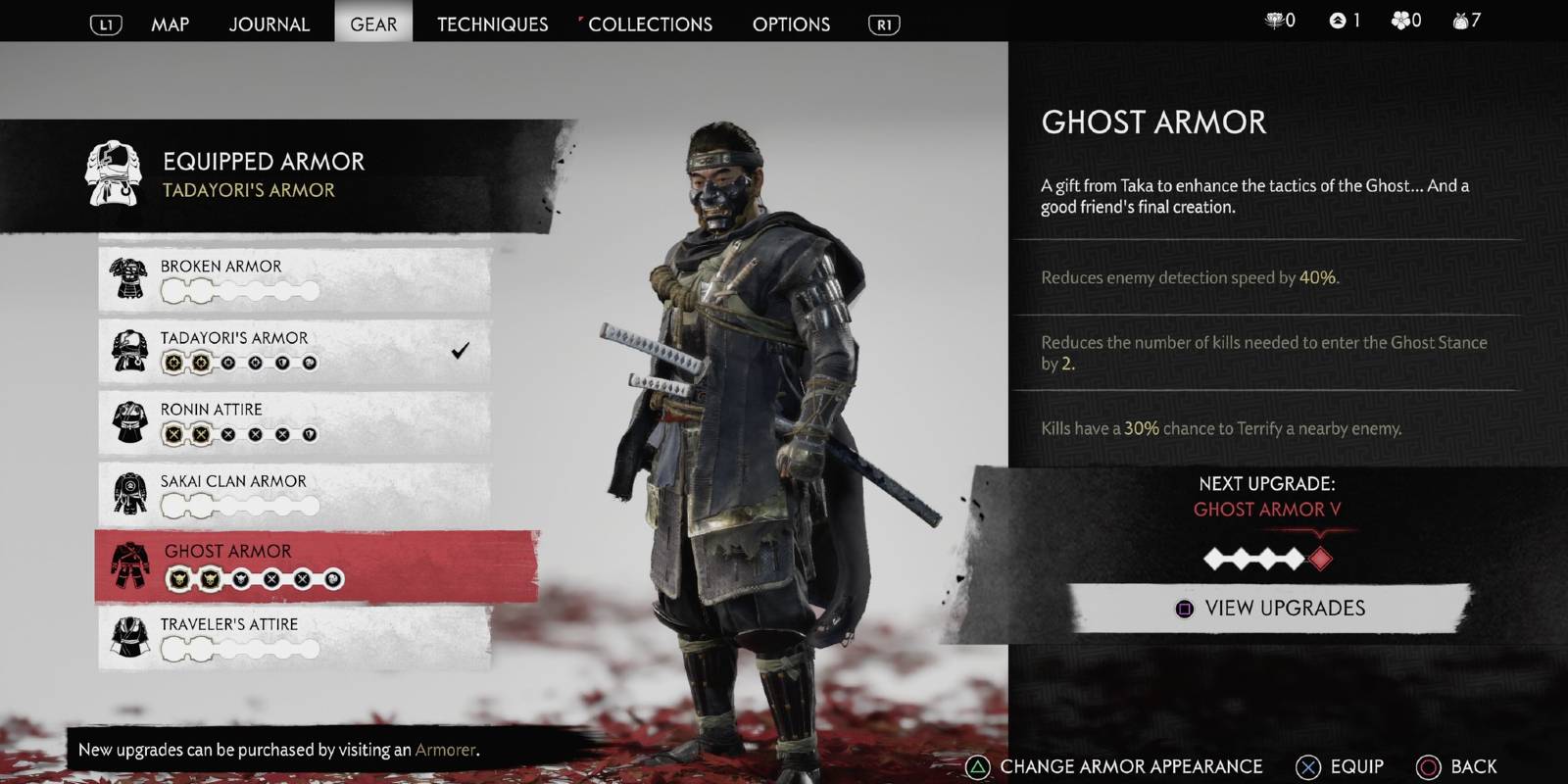
Task: Select the Ronin Attire entry
Action: 294,421
